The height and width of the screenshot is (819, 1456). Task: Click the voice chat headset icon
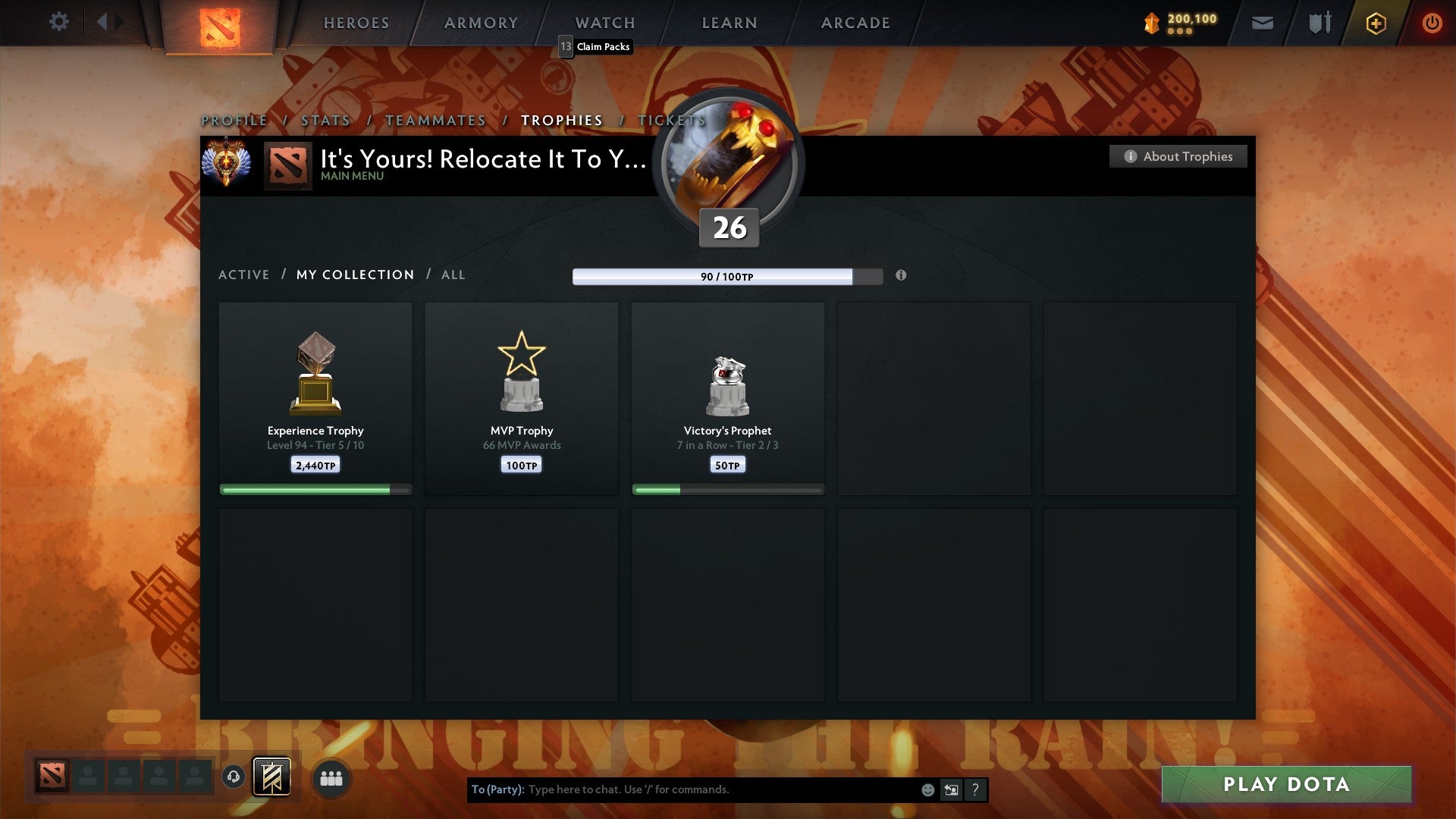(233, 777)
